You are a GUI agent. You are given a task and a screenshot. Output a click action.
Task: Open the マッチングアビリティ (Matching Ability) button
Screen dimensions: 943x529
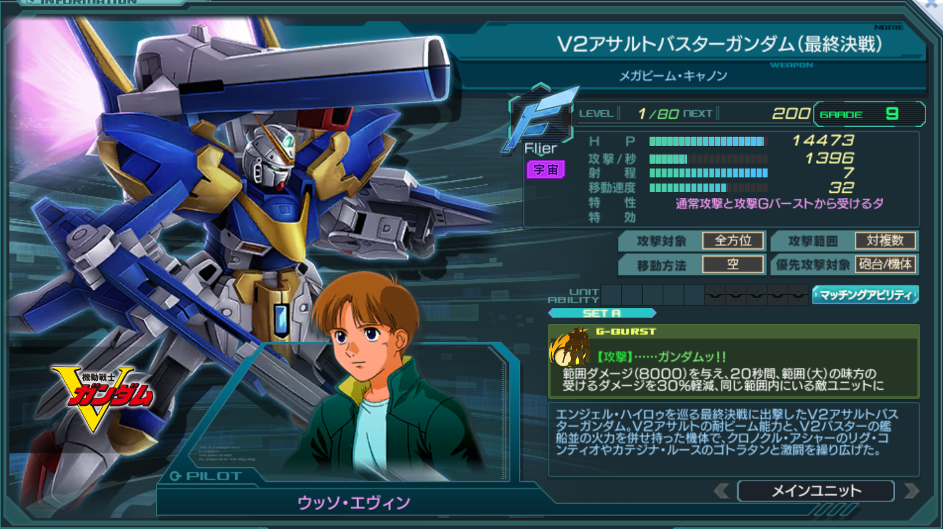(x=866, y=294)
